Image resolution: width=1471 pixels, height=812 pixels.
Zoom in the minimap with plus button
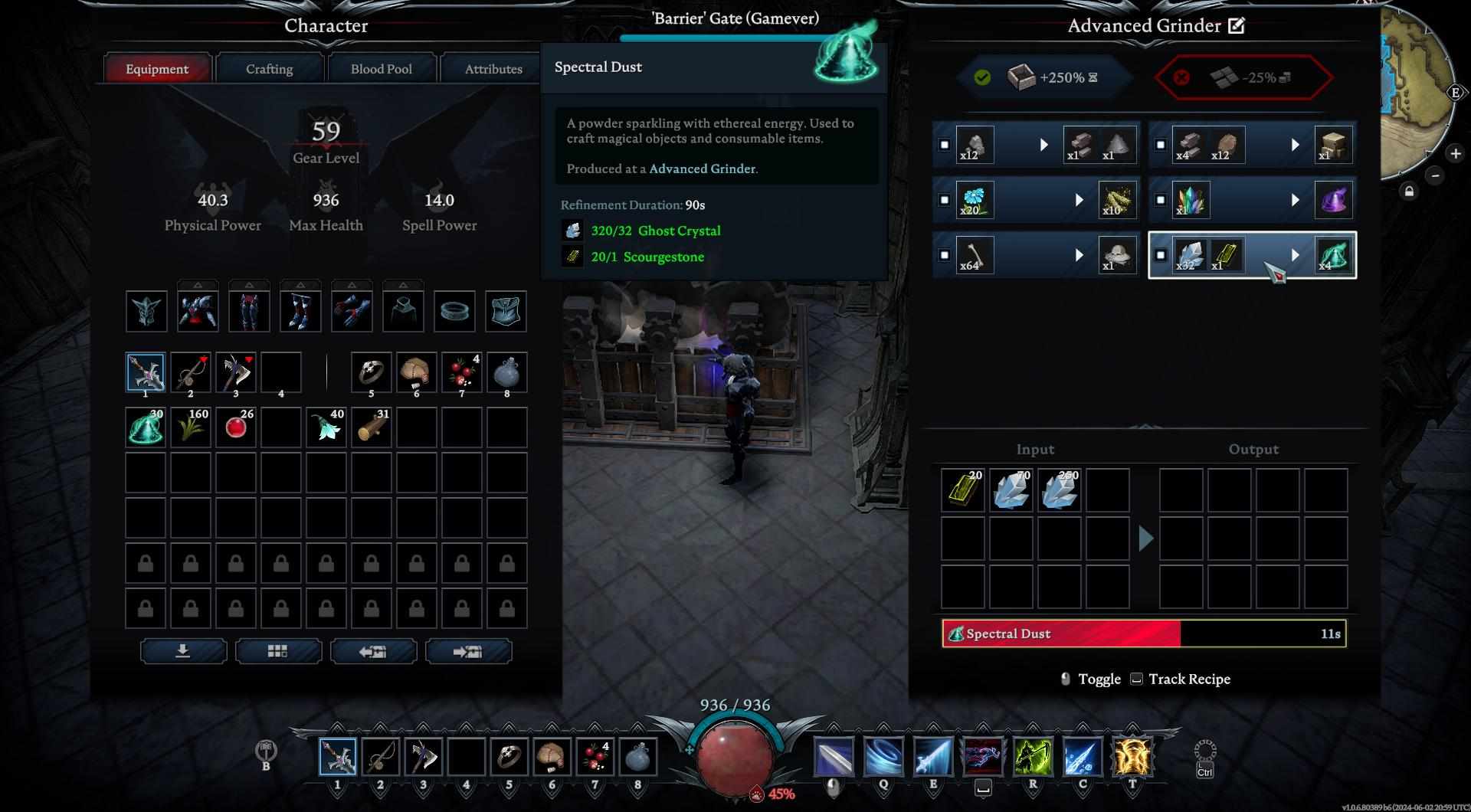pyautogui.click(x=1455, y=153)
